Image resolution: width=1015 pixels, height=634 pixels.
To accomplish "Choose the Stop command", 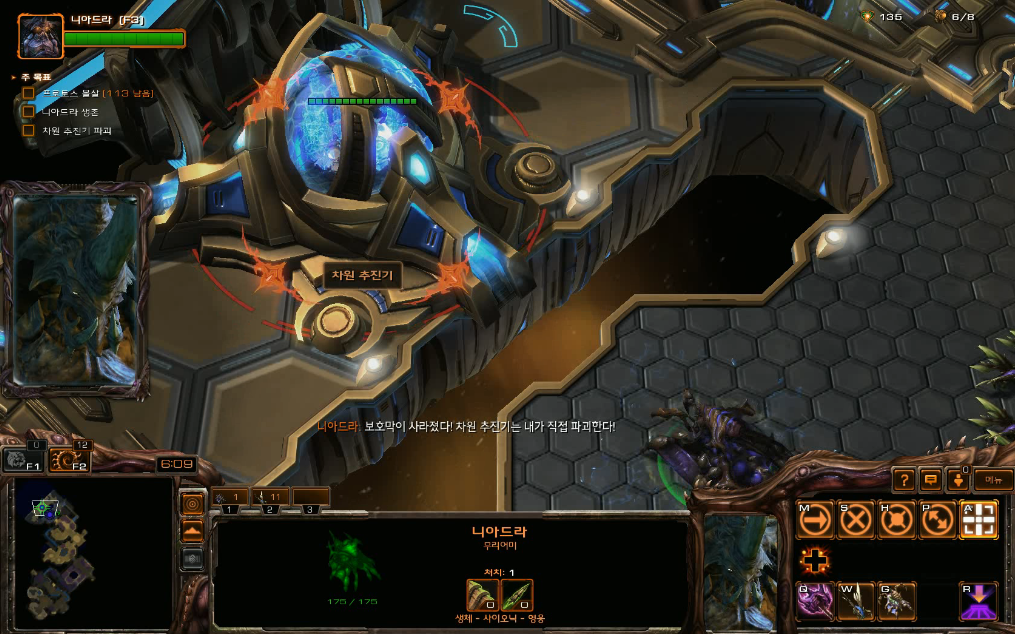I will pyautogui.click(x=856, y=520).
